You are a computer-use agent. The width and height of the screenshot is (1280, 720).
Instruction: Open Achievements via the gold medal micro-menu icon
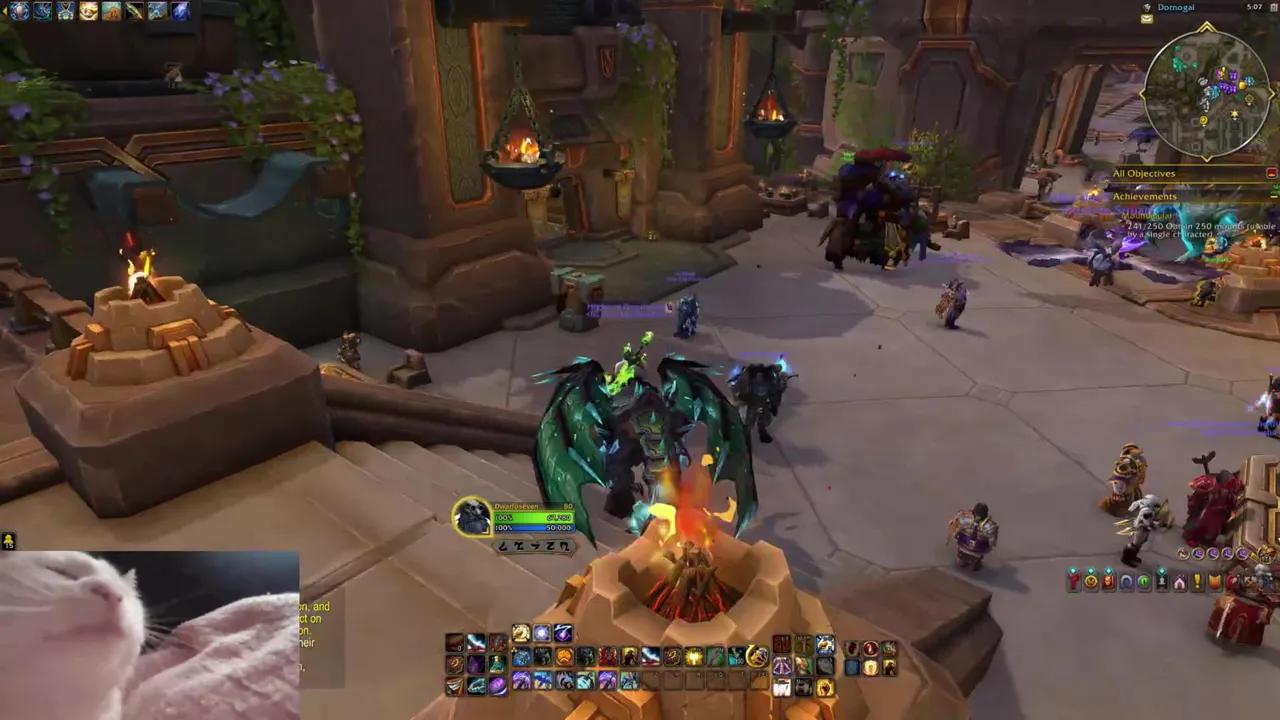coord(1090,581)
